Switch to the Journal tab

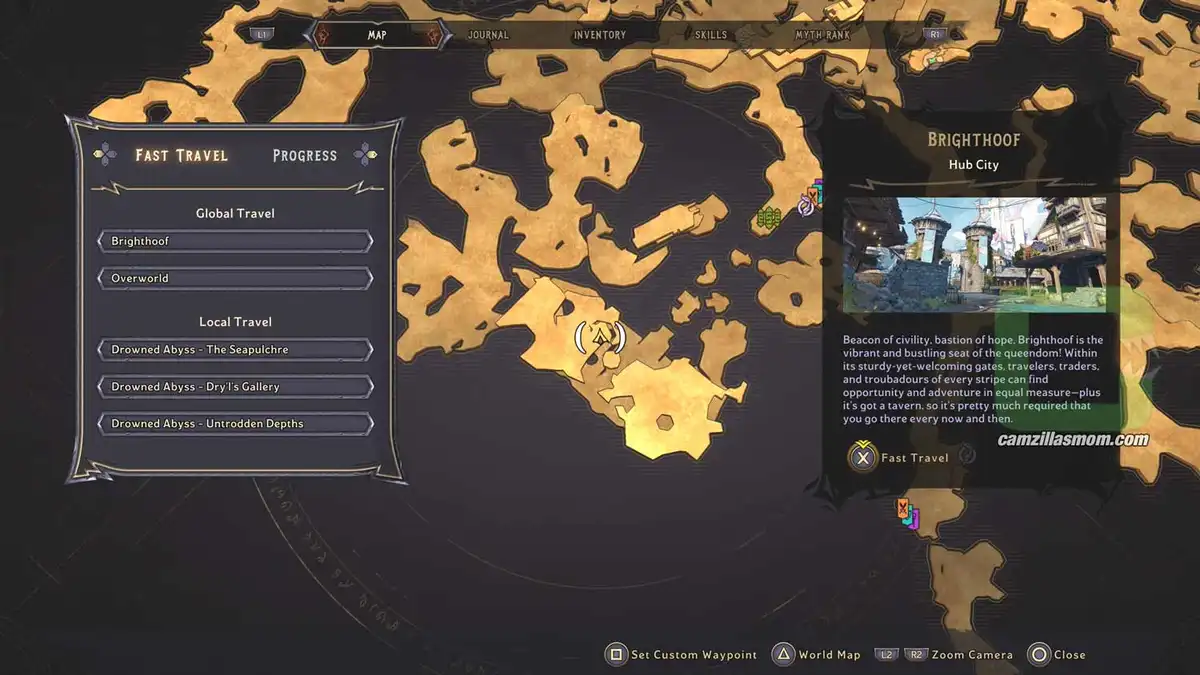(x=488, y=35)
